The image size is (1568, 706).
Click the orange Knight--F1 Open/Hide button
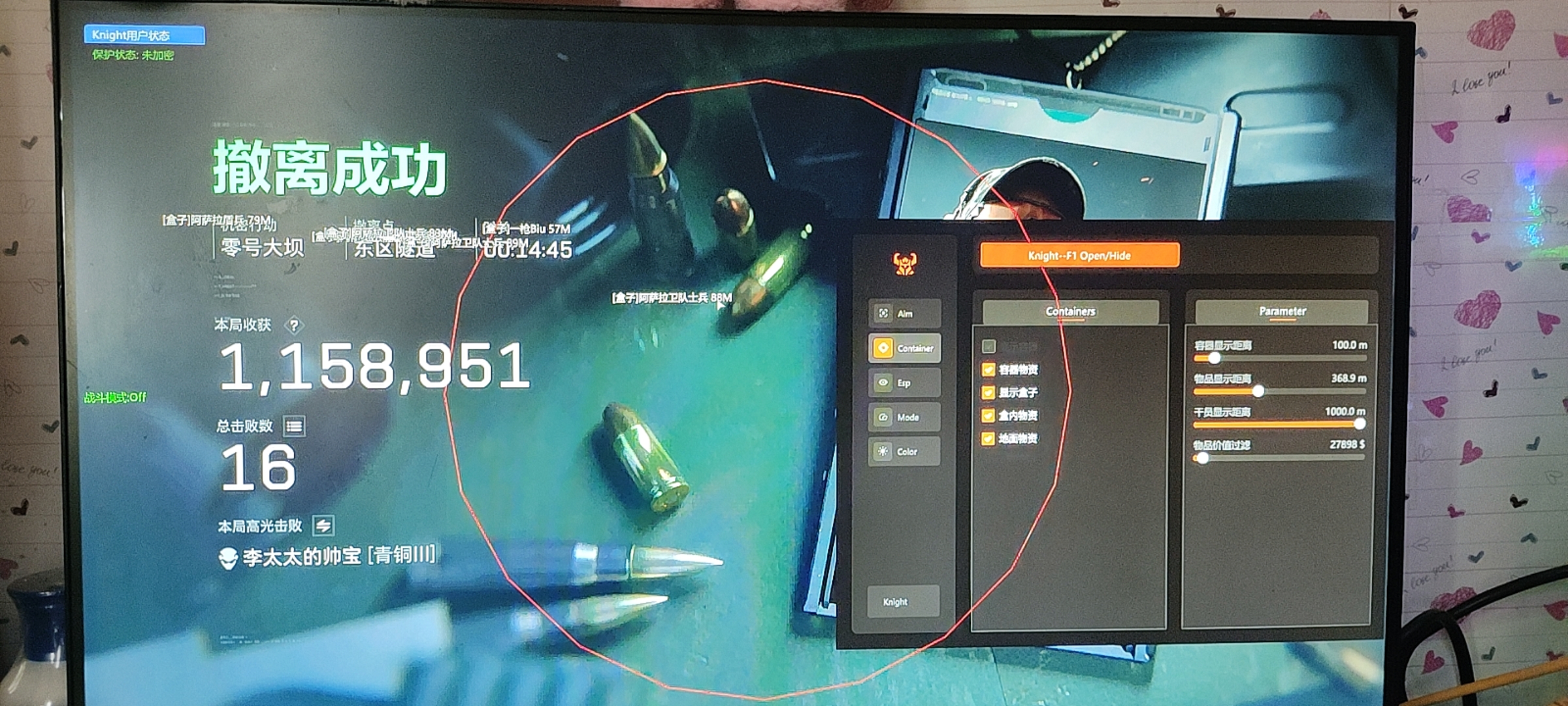click(1079, 256)
